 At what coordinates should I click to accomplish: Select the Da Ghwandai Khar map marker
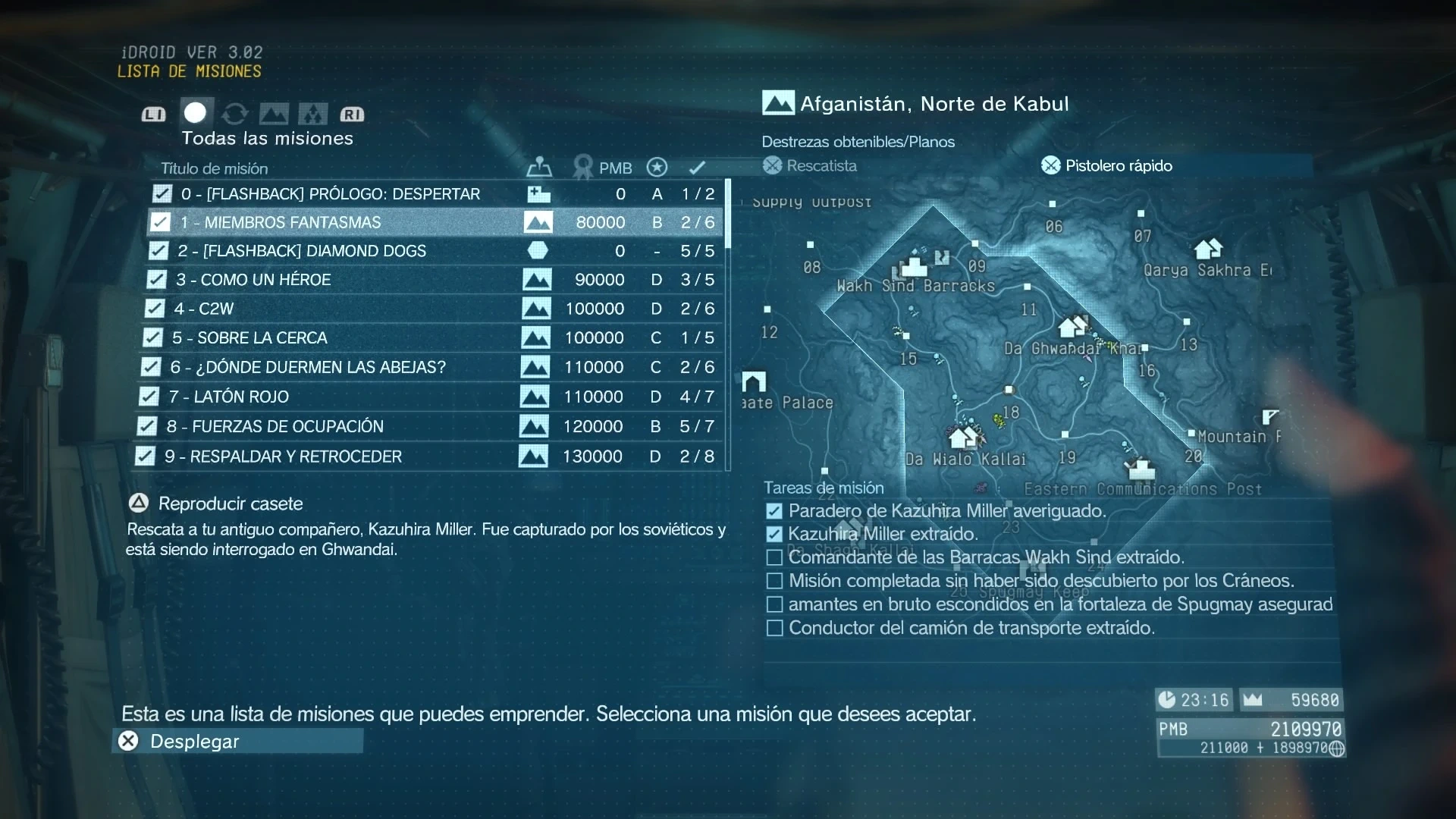pyautogui.click(x=1072, y=327)
